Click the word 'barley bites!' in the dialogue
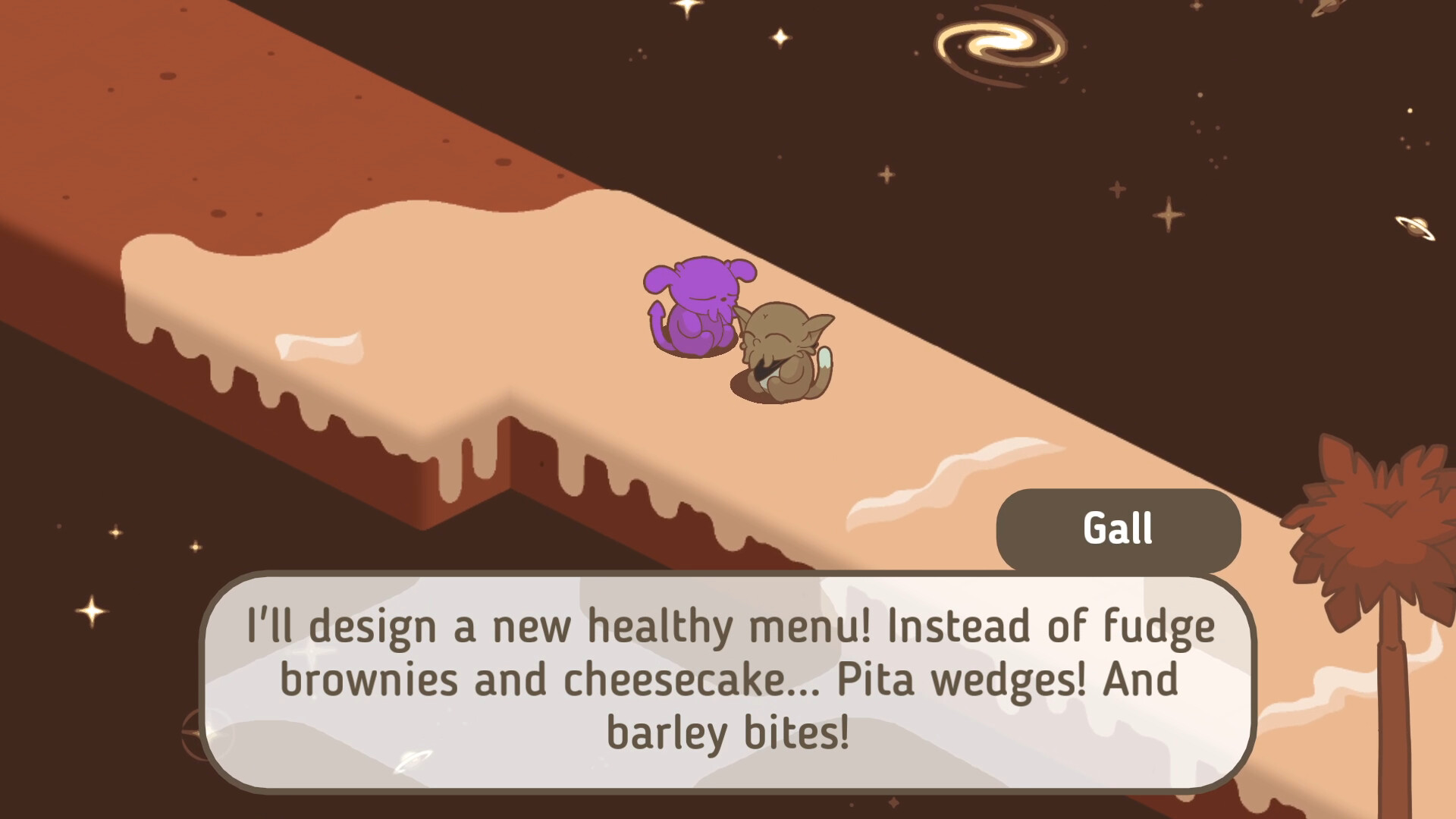 pos(726,730)
